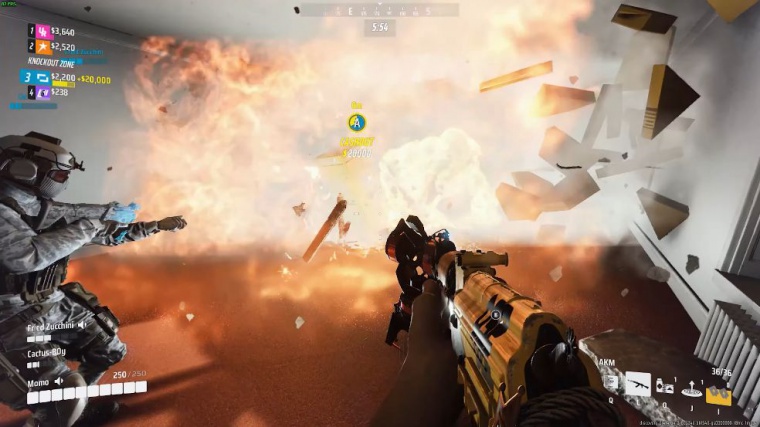The width and height of the screenshot is (760, 427).
Task: Select the specialization slot left of the AKM
Action: (610, 383)
